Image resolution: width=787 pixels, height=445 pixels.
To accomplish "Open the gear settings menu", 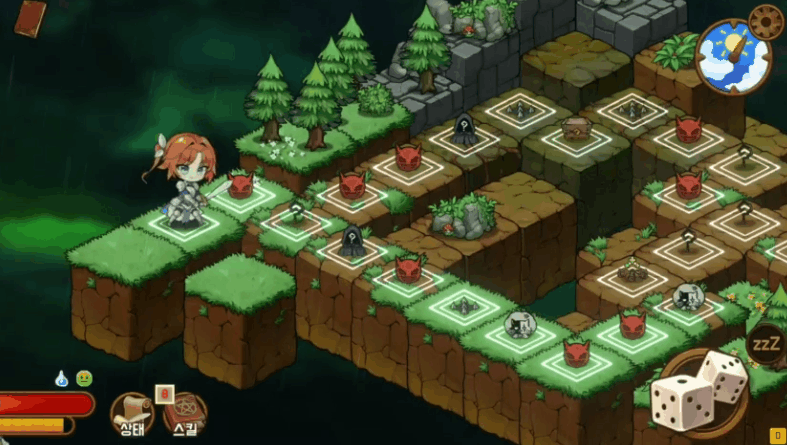I will point(767,20).
